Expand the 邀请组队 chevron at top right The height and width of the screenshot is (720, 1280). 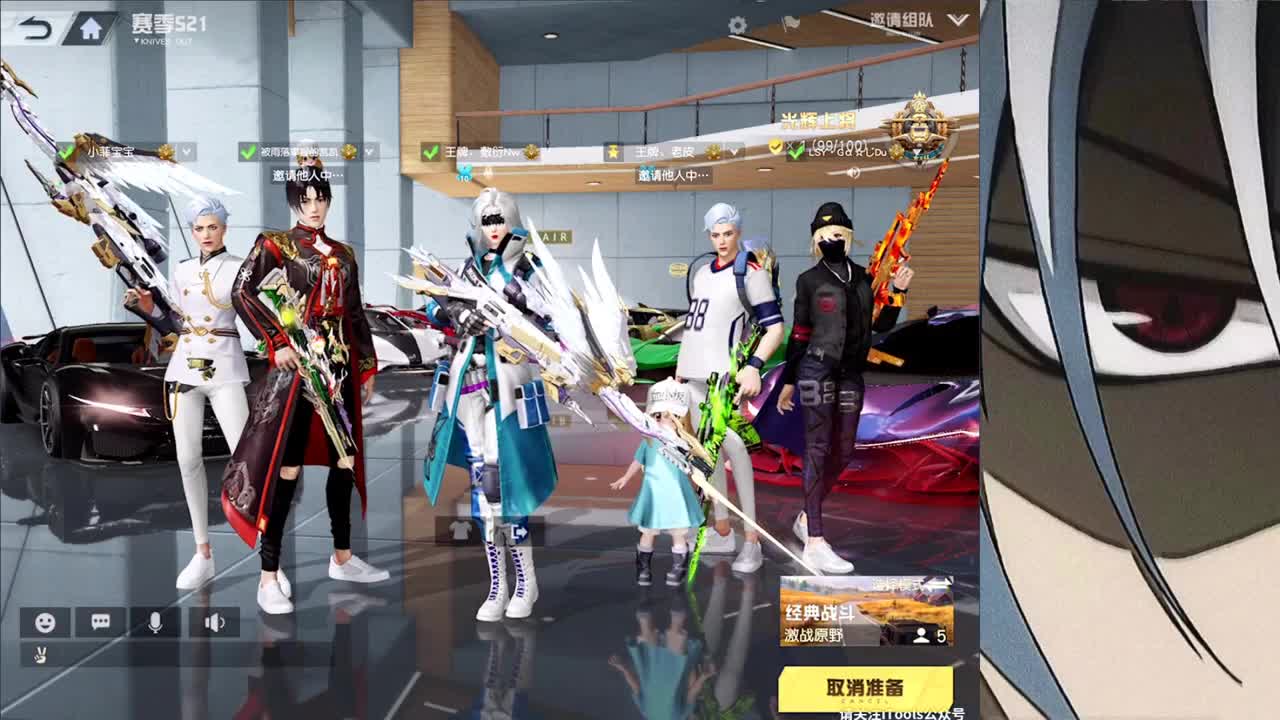(958, 20)
